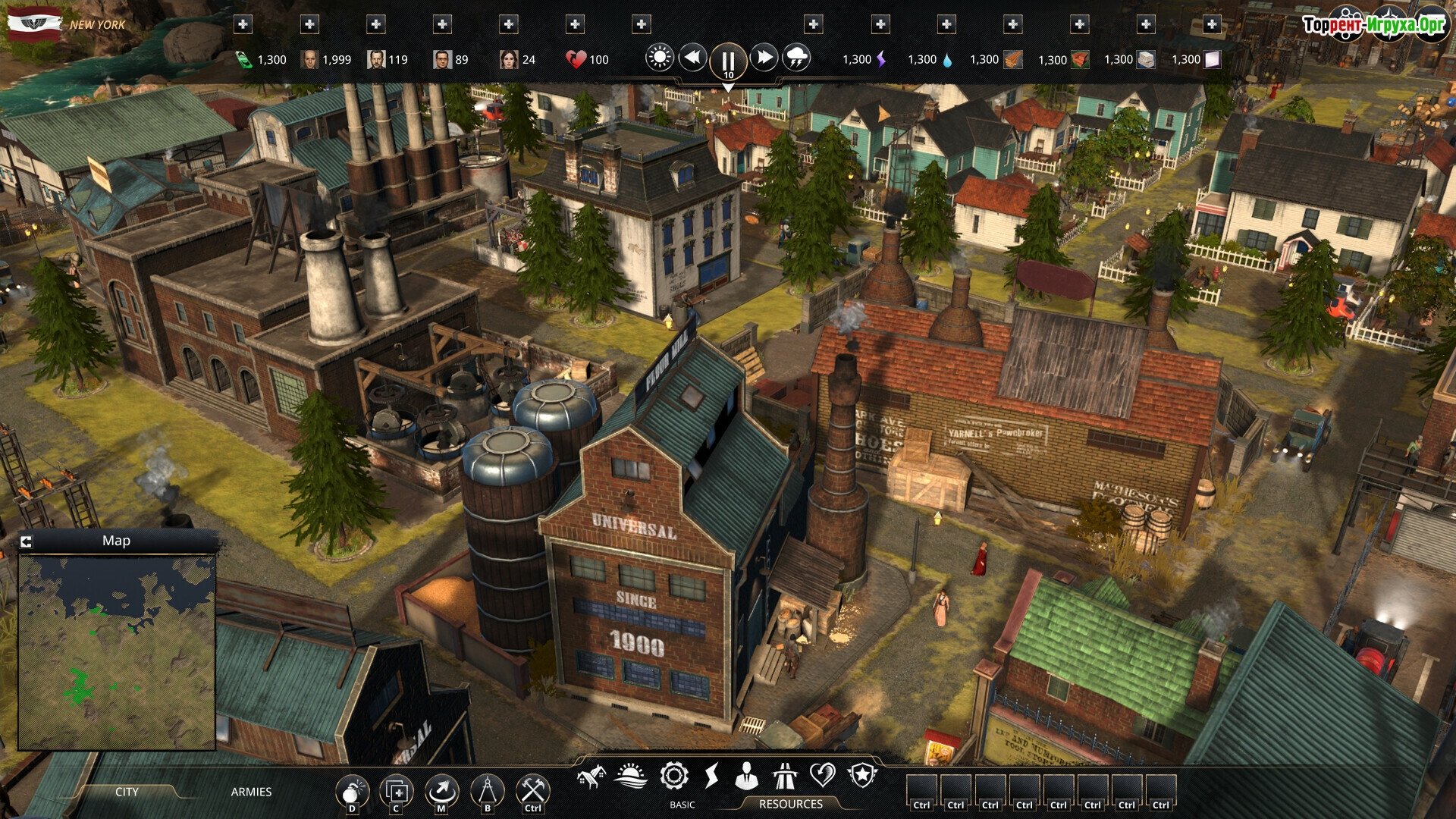Select the crossed hammers tool

tap(533, 792)
